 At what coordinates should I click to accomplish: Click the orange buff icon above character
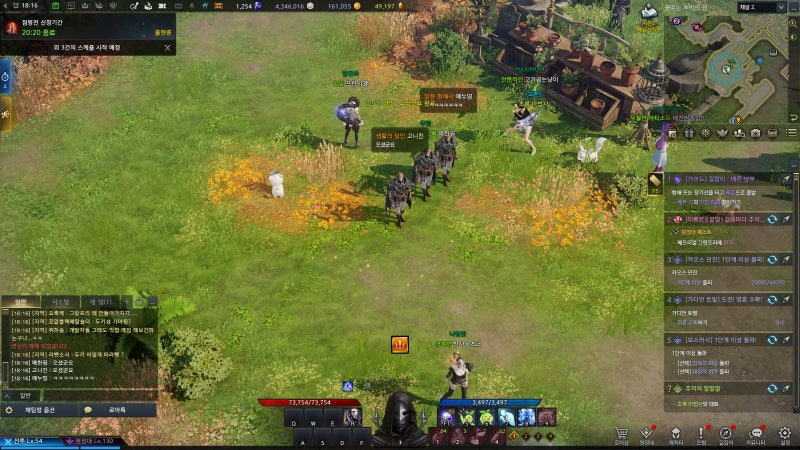399,344
